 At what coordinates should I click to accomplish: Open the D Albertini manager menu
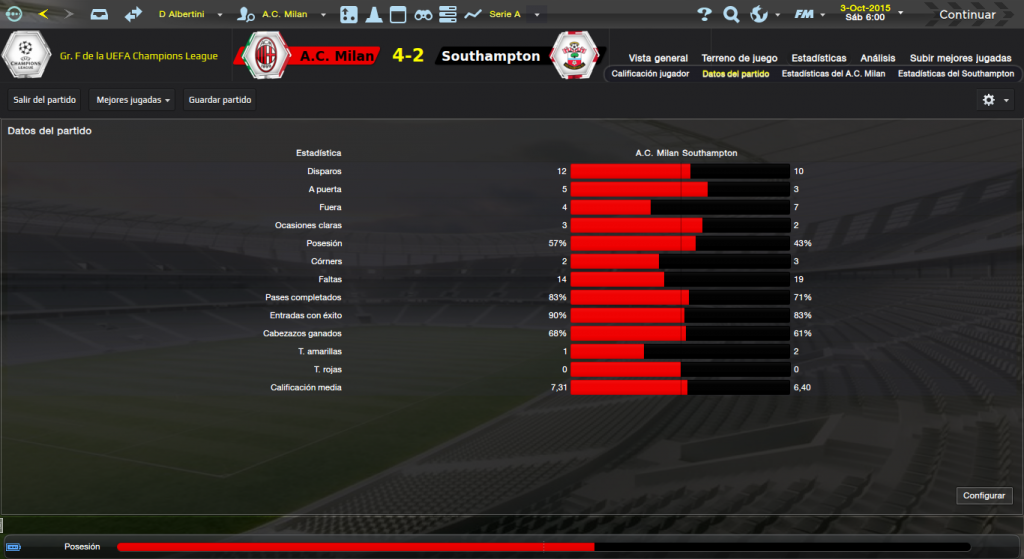(189, 14)
